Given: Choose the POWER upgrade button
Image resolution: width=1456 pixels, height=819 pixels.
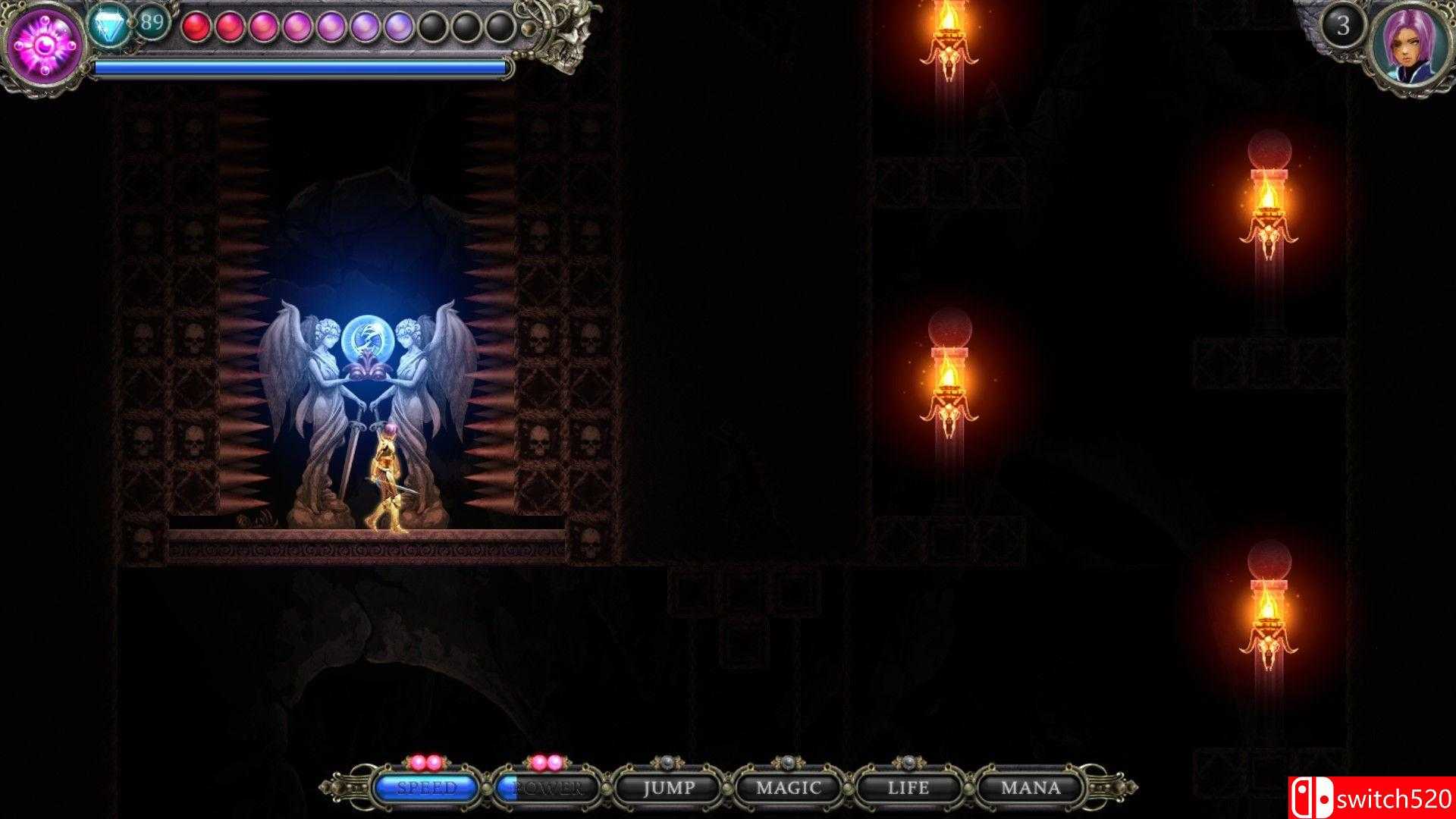Looking at the screenshot, I should point(548,788).
